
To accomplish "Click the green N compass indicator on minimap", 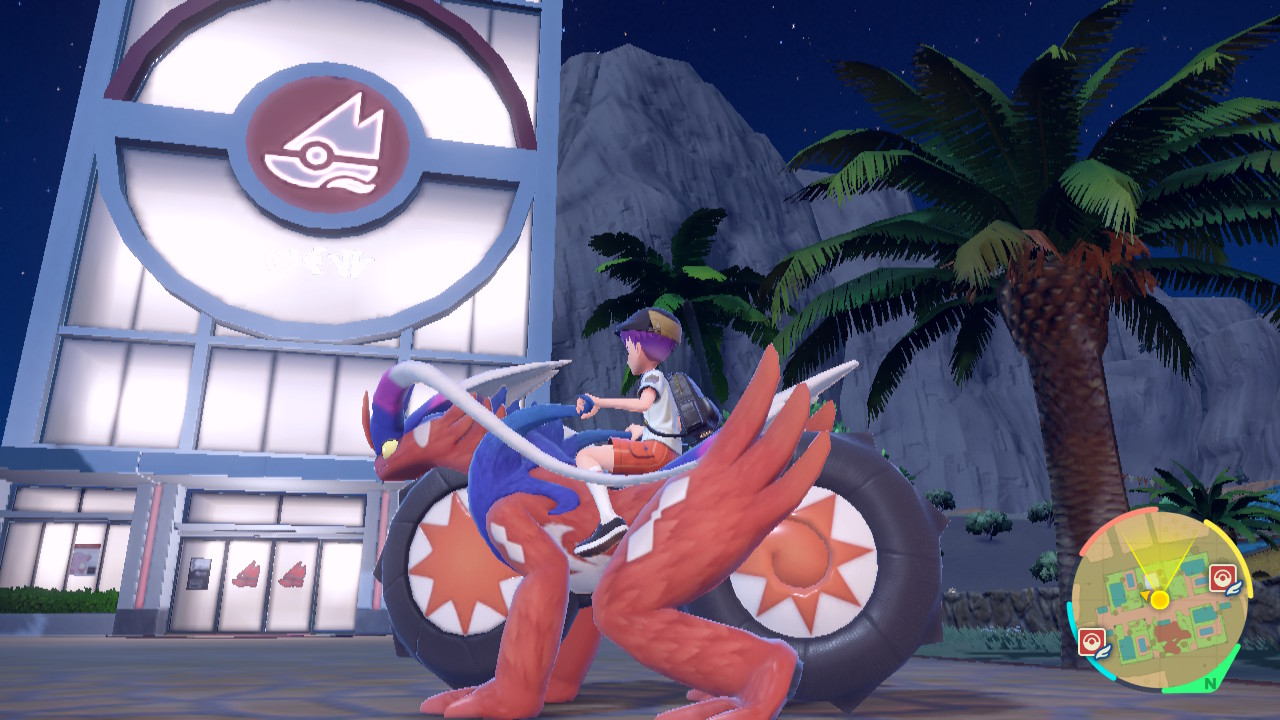I will click(1209, 682).
